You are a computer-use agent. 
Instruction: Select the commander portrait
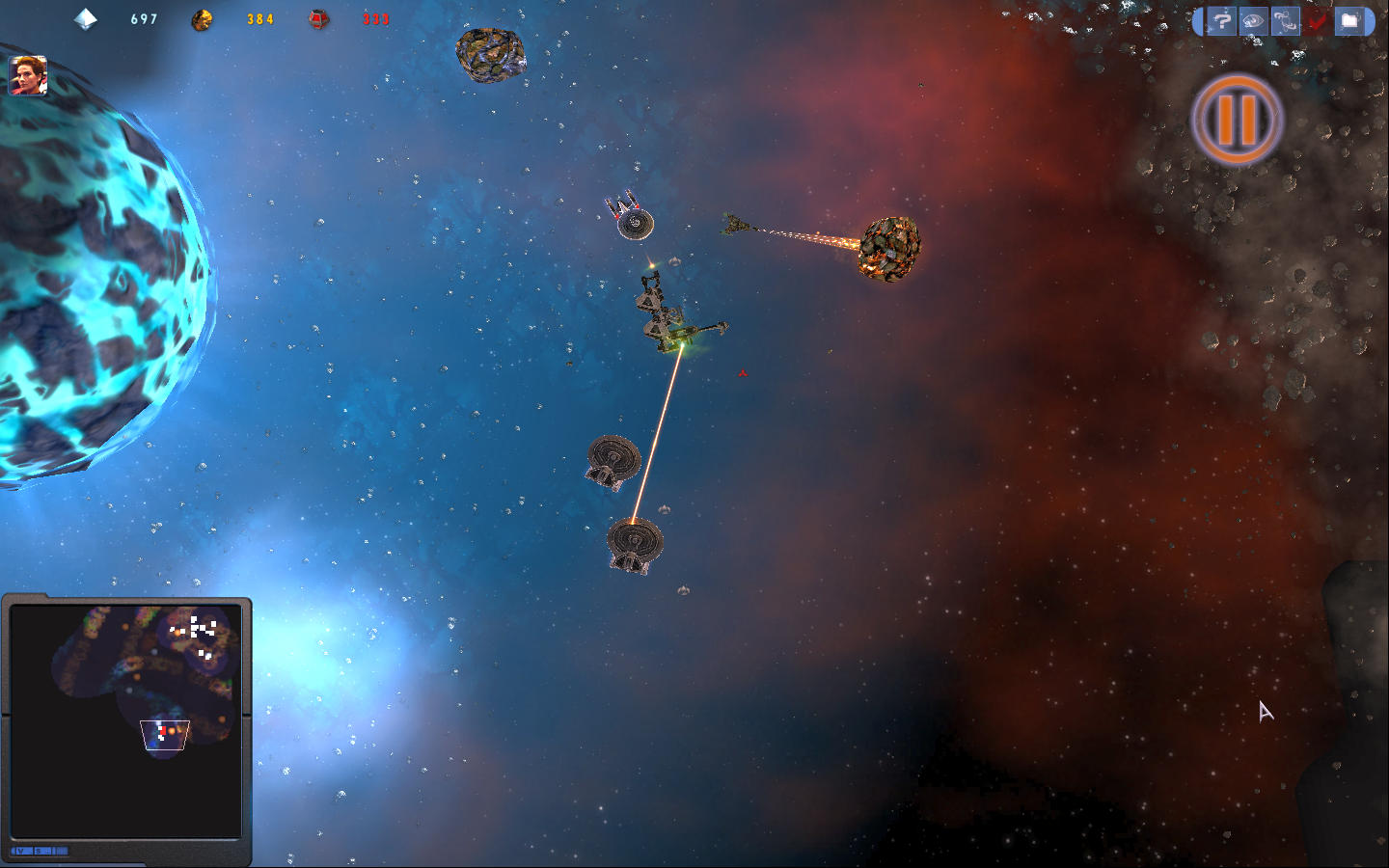pos(28,75)
